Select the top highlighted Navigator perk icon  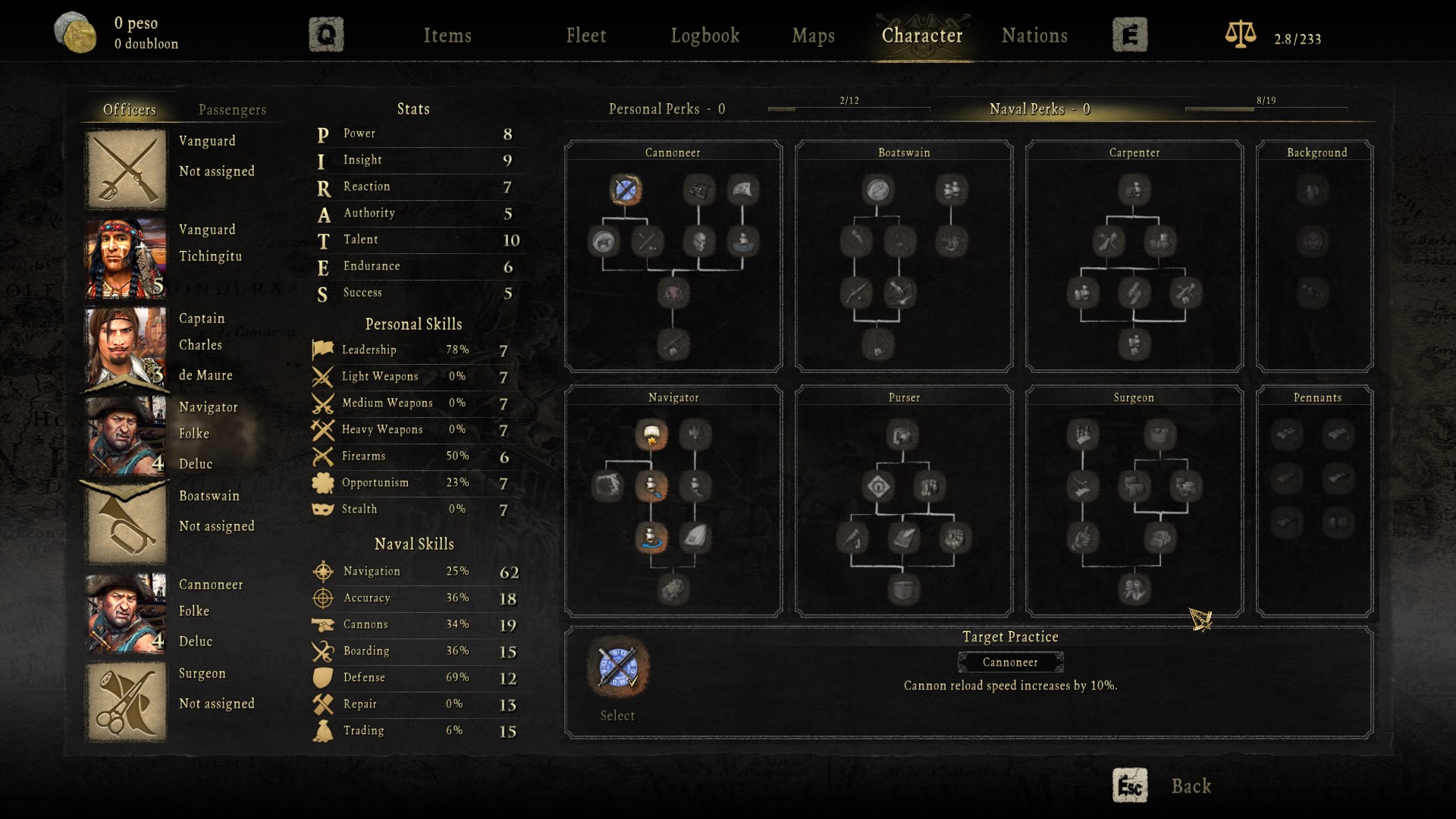pos(651,435)
